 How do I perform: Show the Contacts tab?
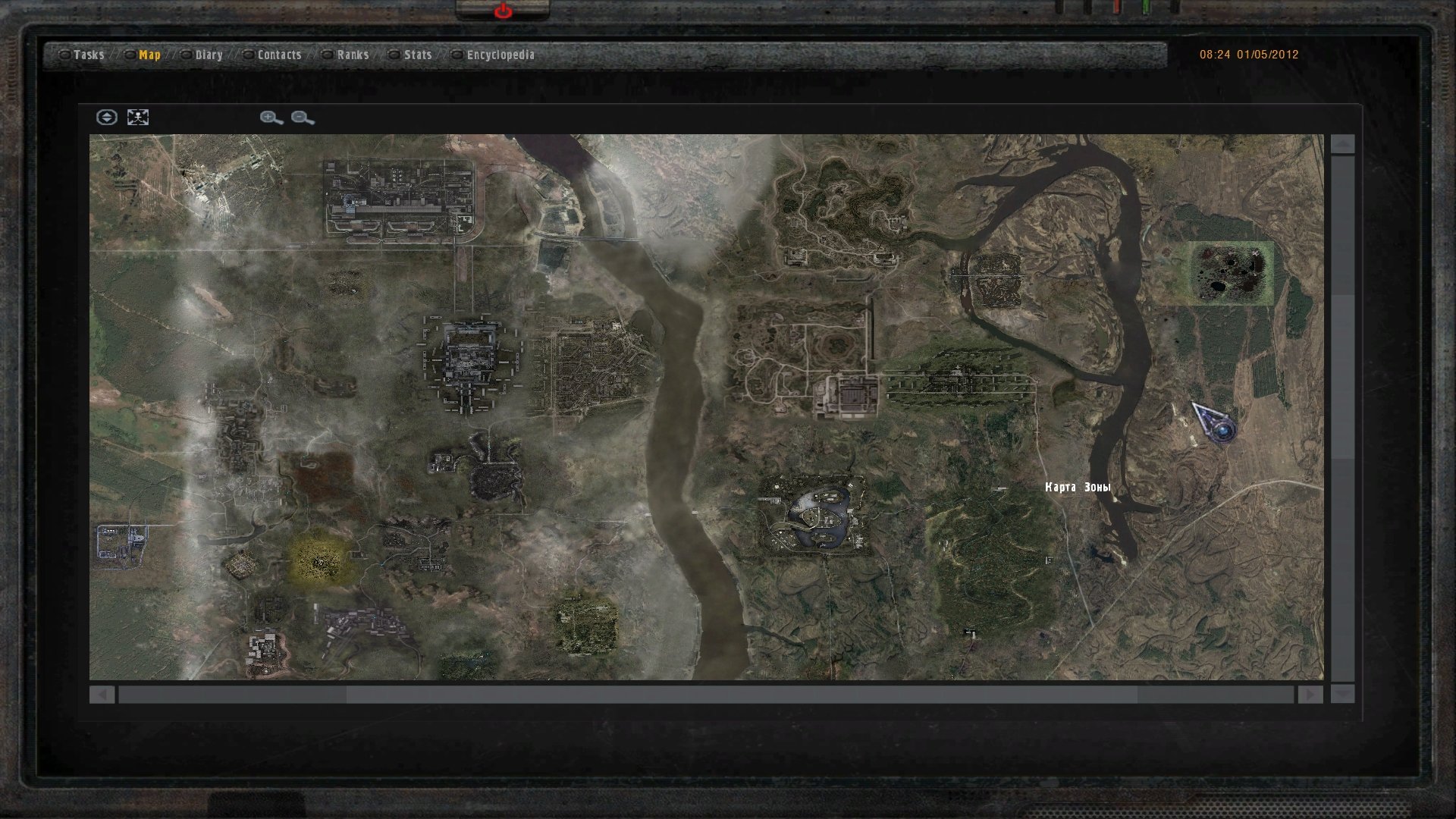tap(279, 55)
